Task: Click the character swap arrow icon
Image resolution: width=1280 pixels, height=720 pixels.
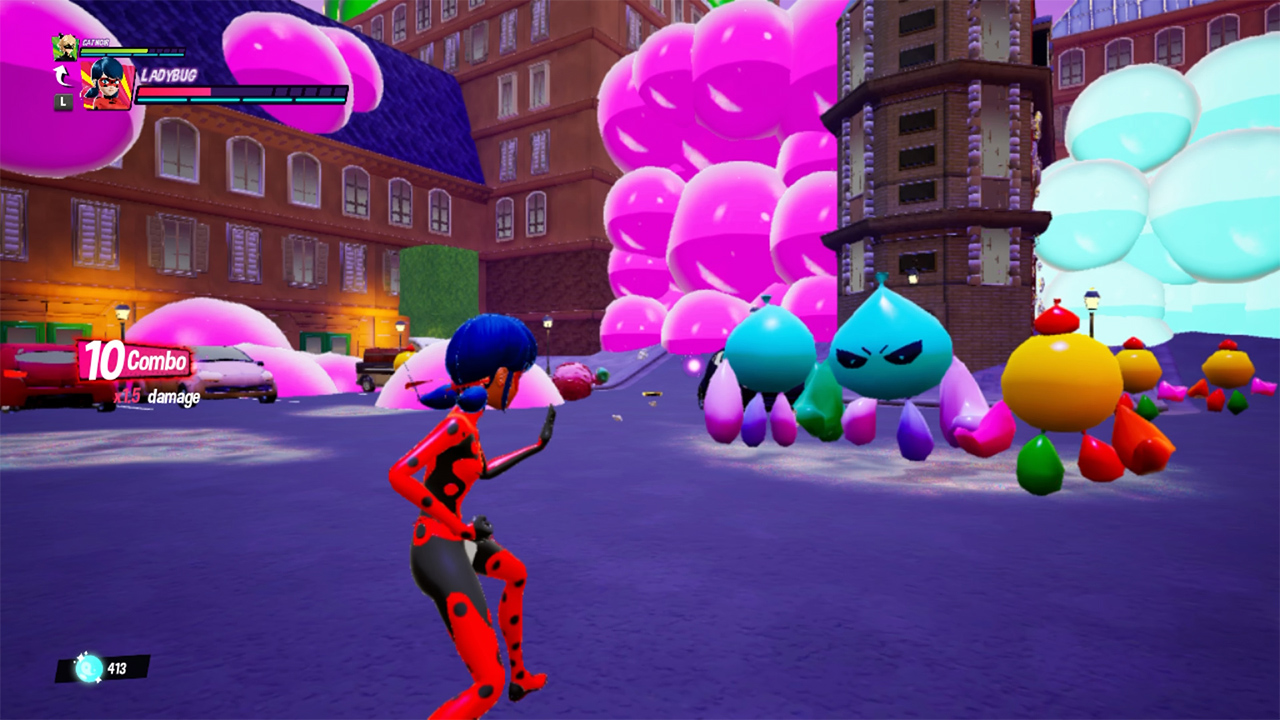Action: pos(60,75)
